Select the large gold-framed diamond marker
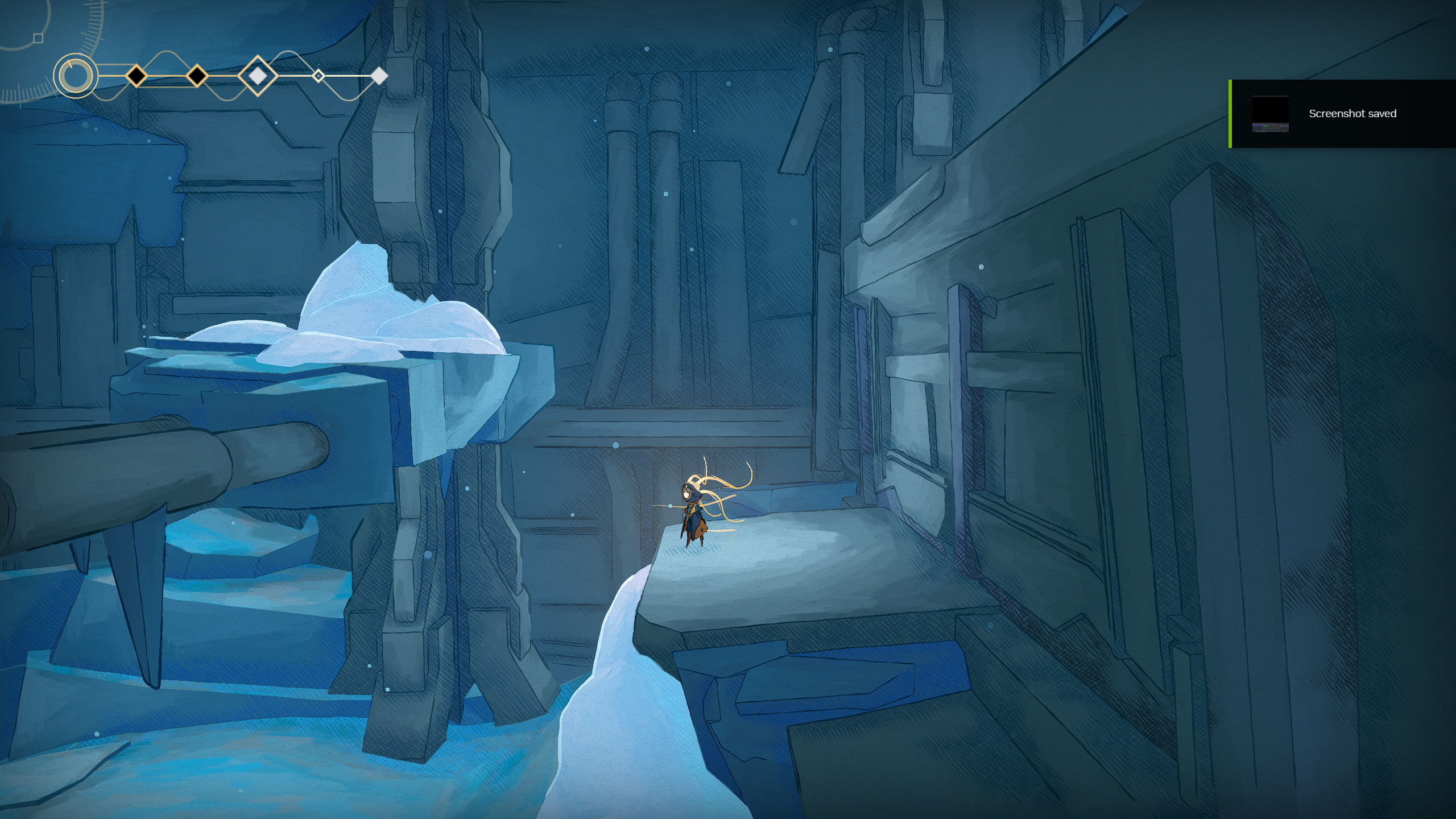The width and height of the screenshot is (1456, 819). click(x=258, y=76)
